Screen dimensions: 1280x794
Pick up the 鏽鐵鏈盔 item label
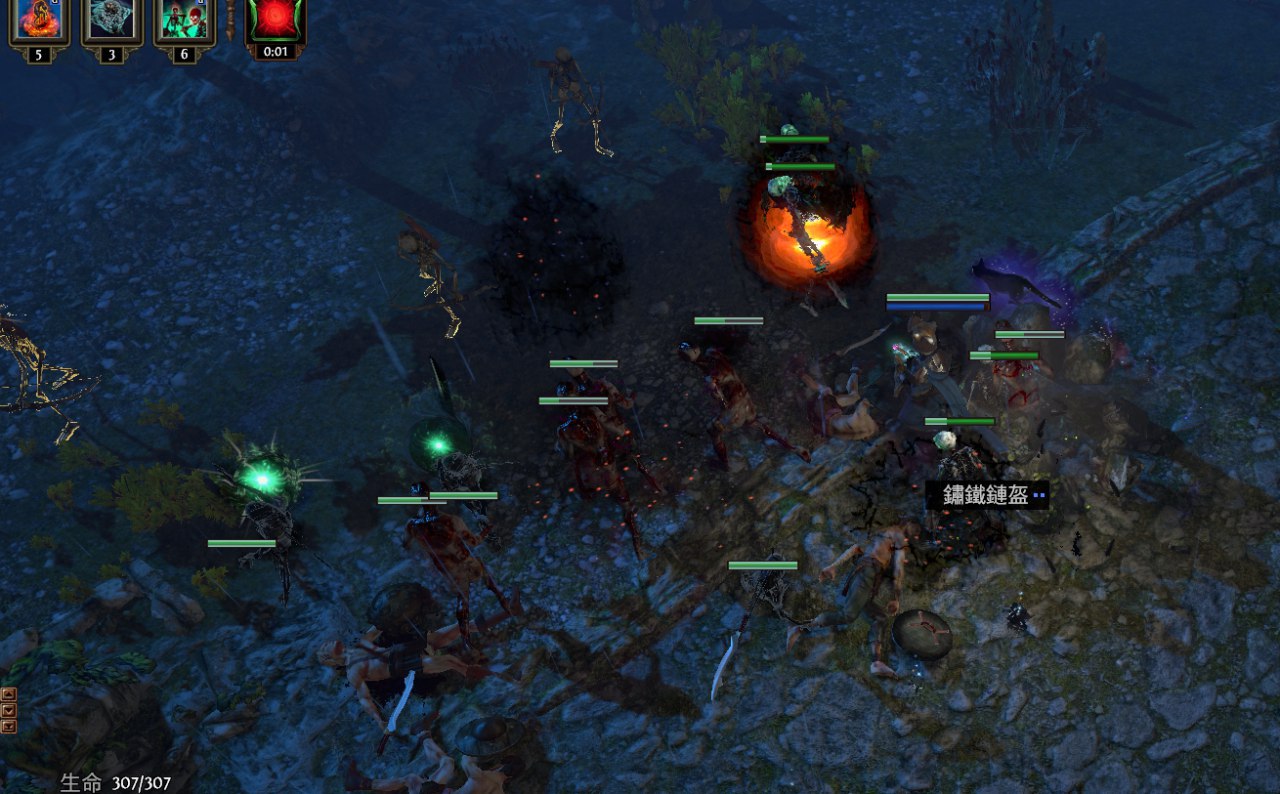point(986,495)
